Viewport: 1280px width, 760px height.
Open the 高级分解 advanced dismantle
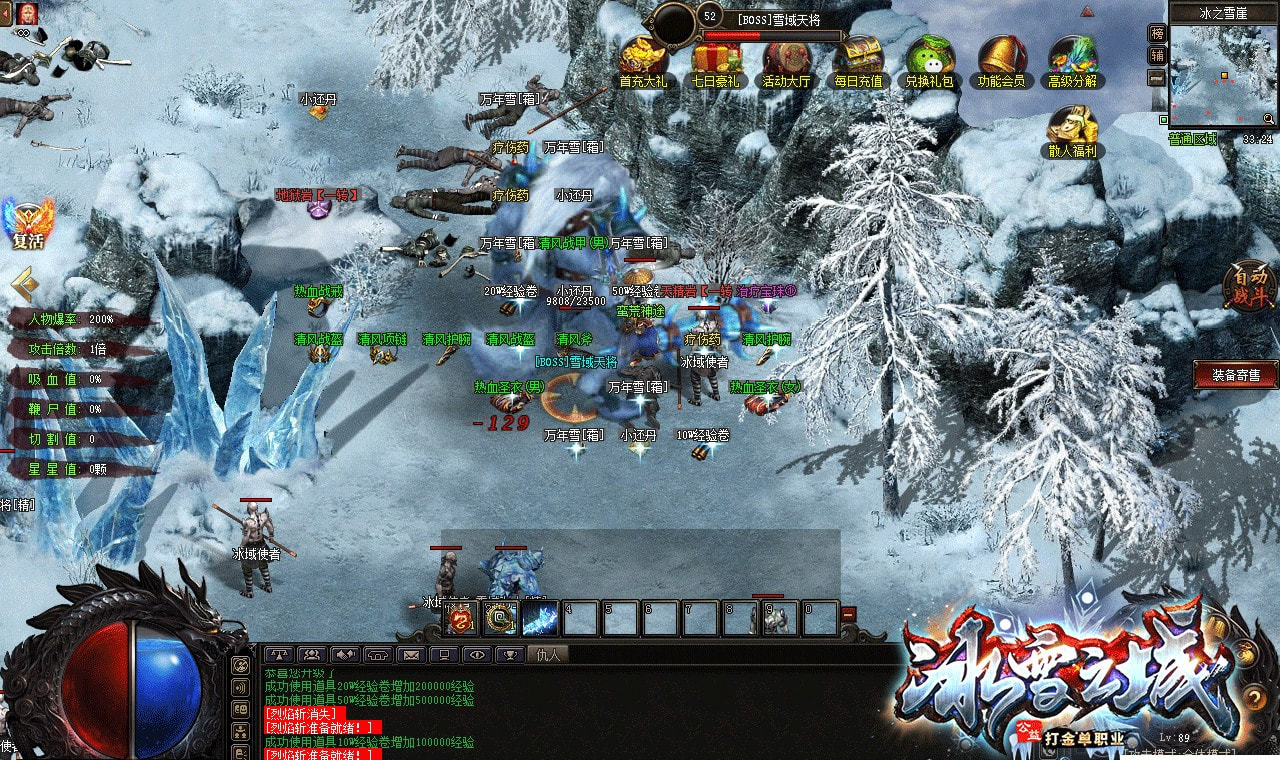[1072, 60]
